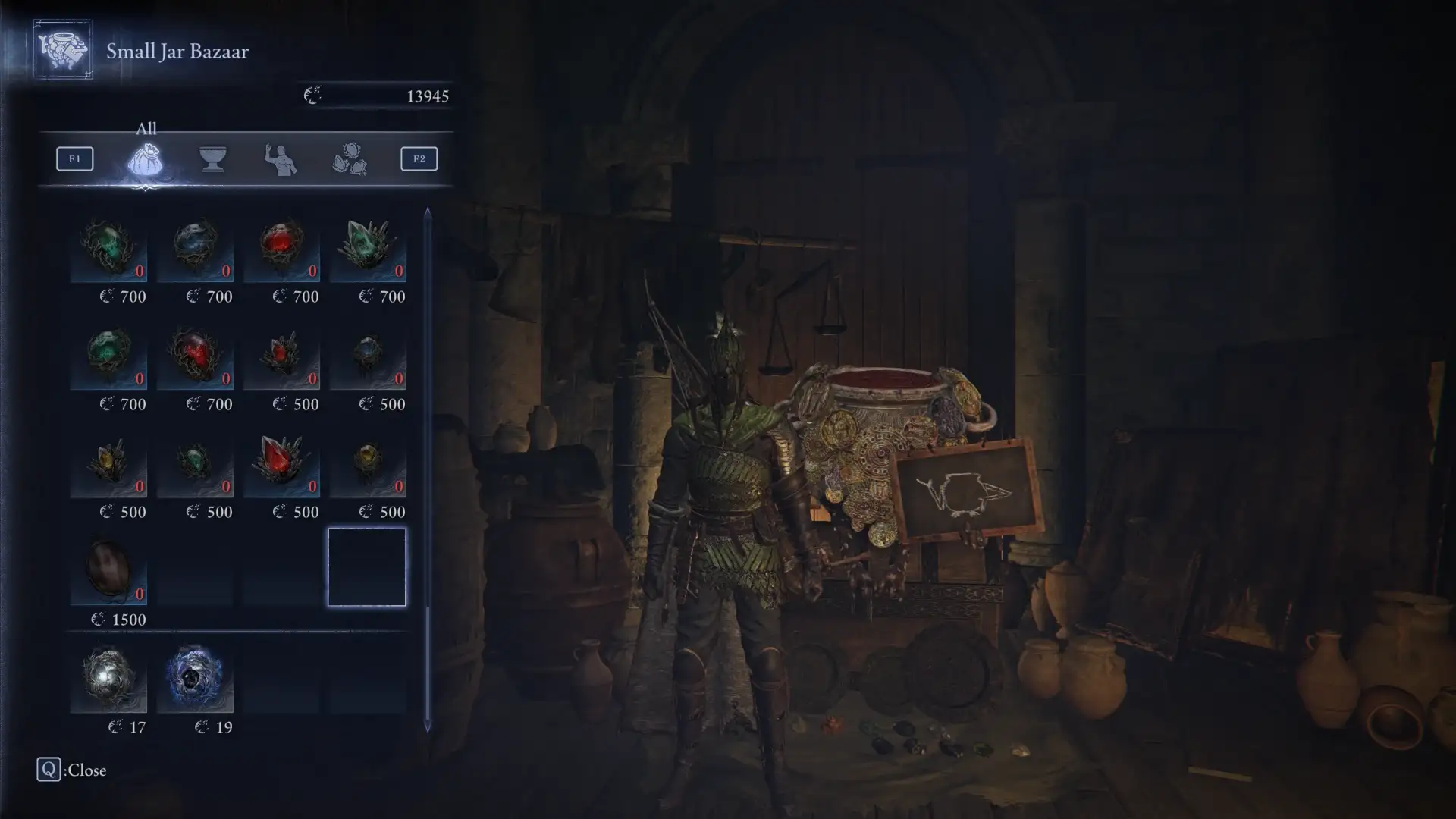Select the blue cracked tear in the top row
This screenshot has height=819, width=1456.
pyautogui.click(x=195, y=249)
